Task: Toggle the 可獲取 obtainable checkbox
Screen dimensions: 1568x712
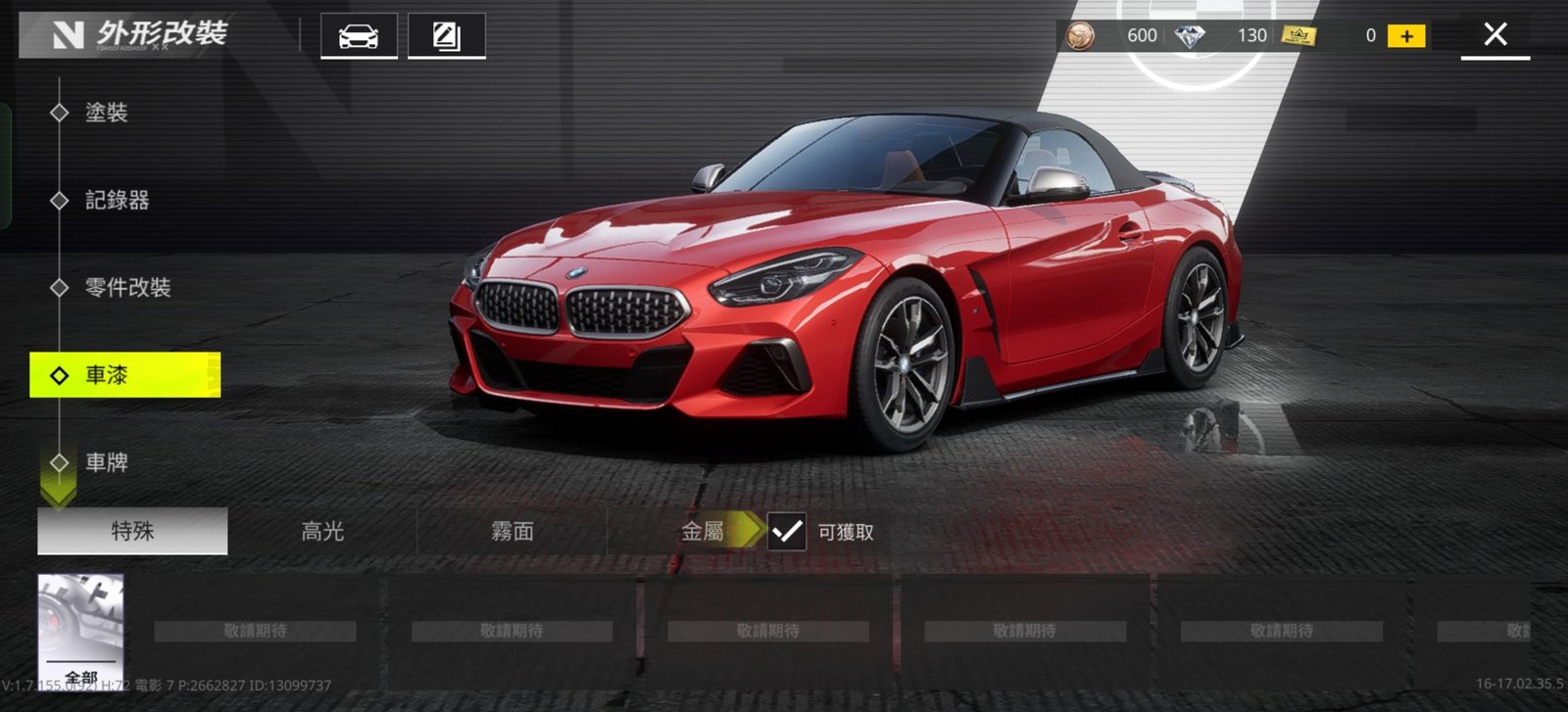Action: (787, 531)
